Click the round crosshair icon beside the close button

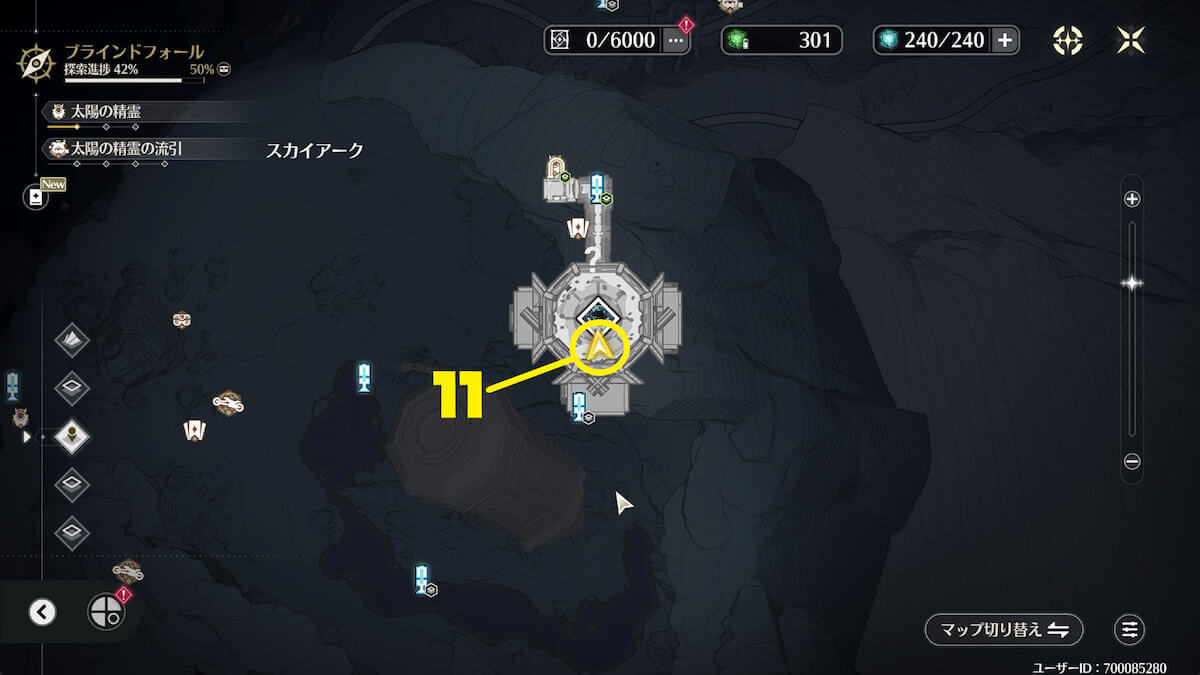tap(1068, 40)
